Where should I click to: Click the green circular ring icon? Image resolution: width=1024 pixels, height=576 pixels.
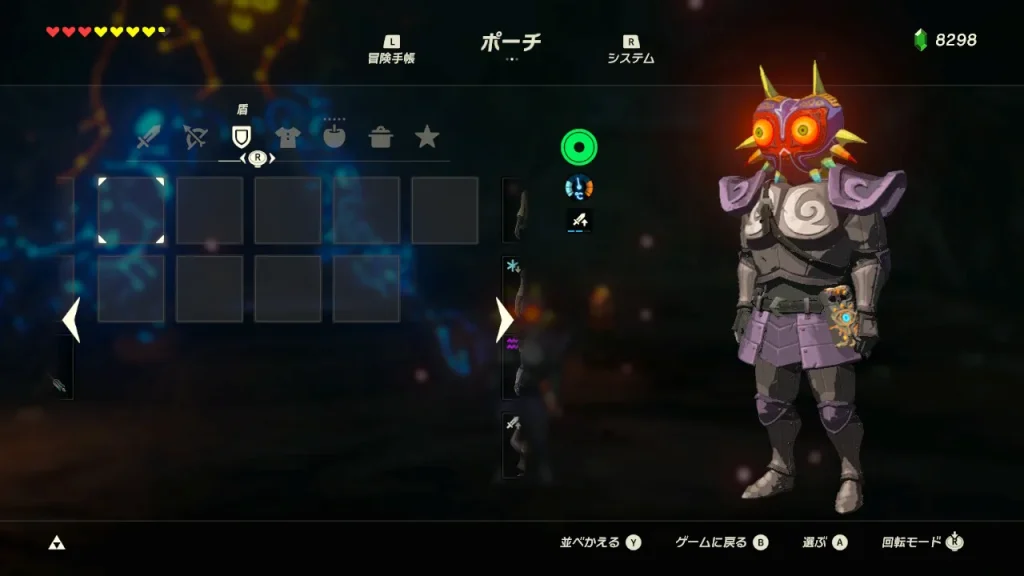pos(579,148)
